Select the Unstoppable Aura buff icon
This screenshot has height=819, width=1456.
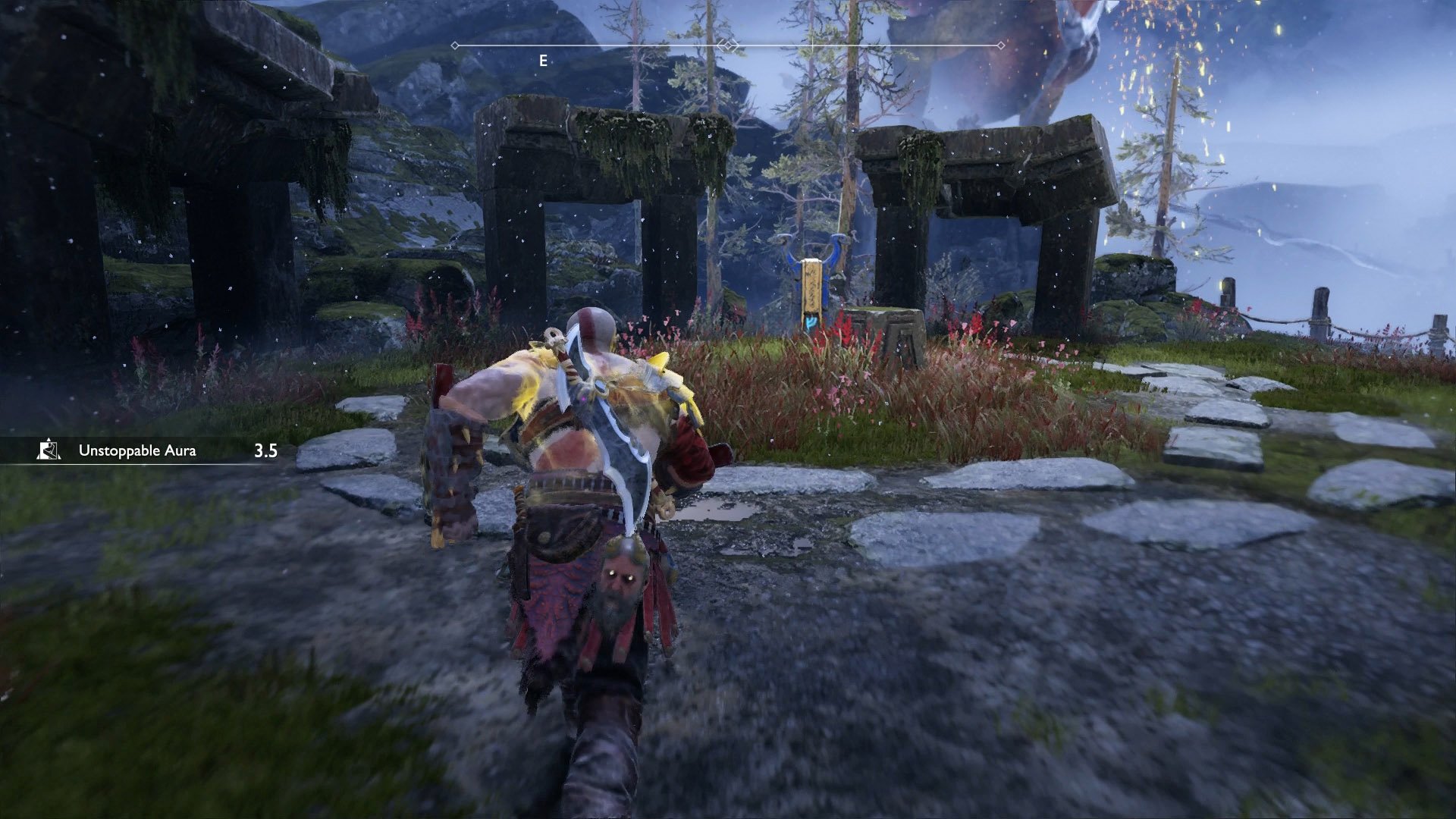coord(49,450)
